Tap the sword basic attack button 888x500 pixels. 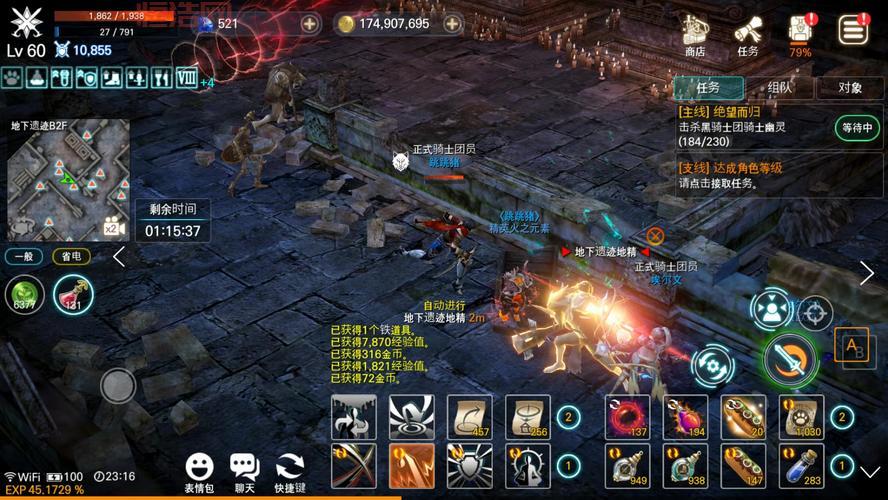tap(791, 359)
